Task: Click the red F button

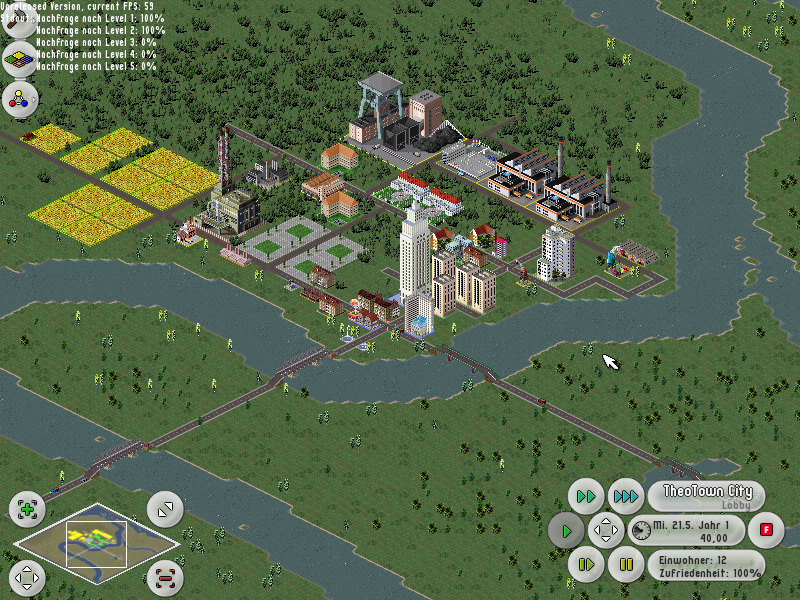Action: [766, 529]
